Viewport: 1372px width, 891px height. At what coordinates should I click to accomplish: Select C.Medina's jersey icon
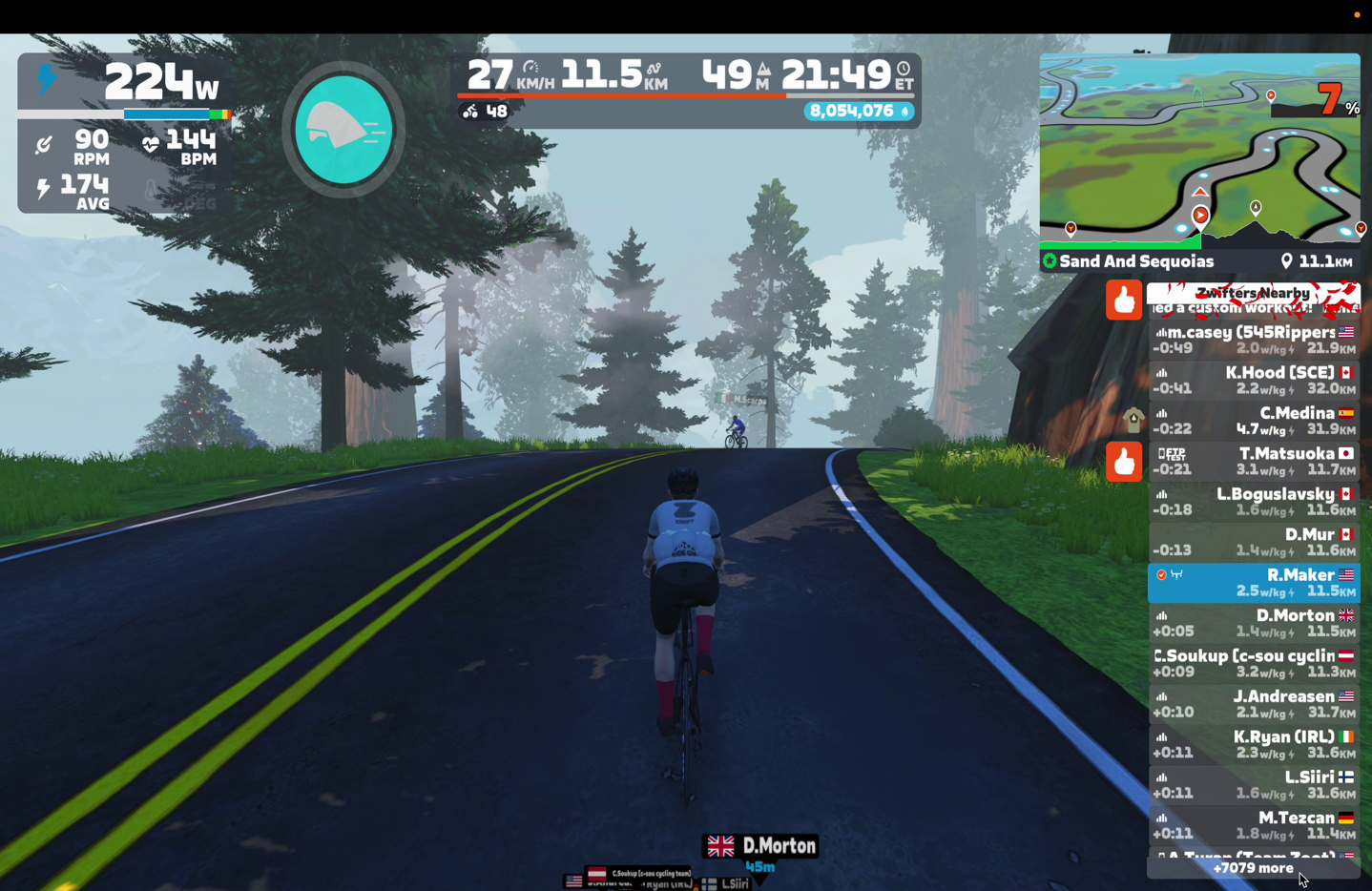pos(1134,420)
